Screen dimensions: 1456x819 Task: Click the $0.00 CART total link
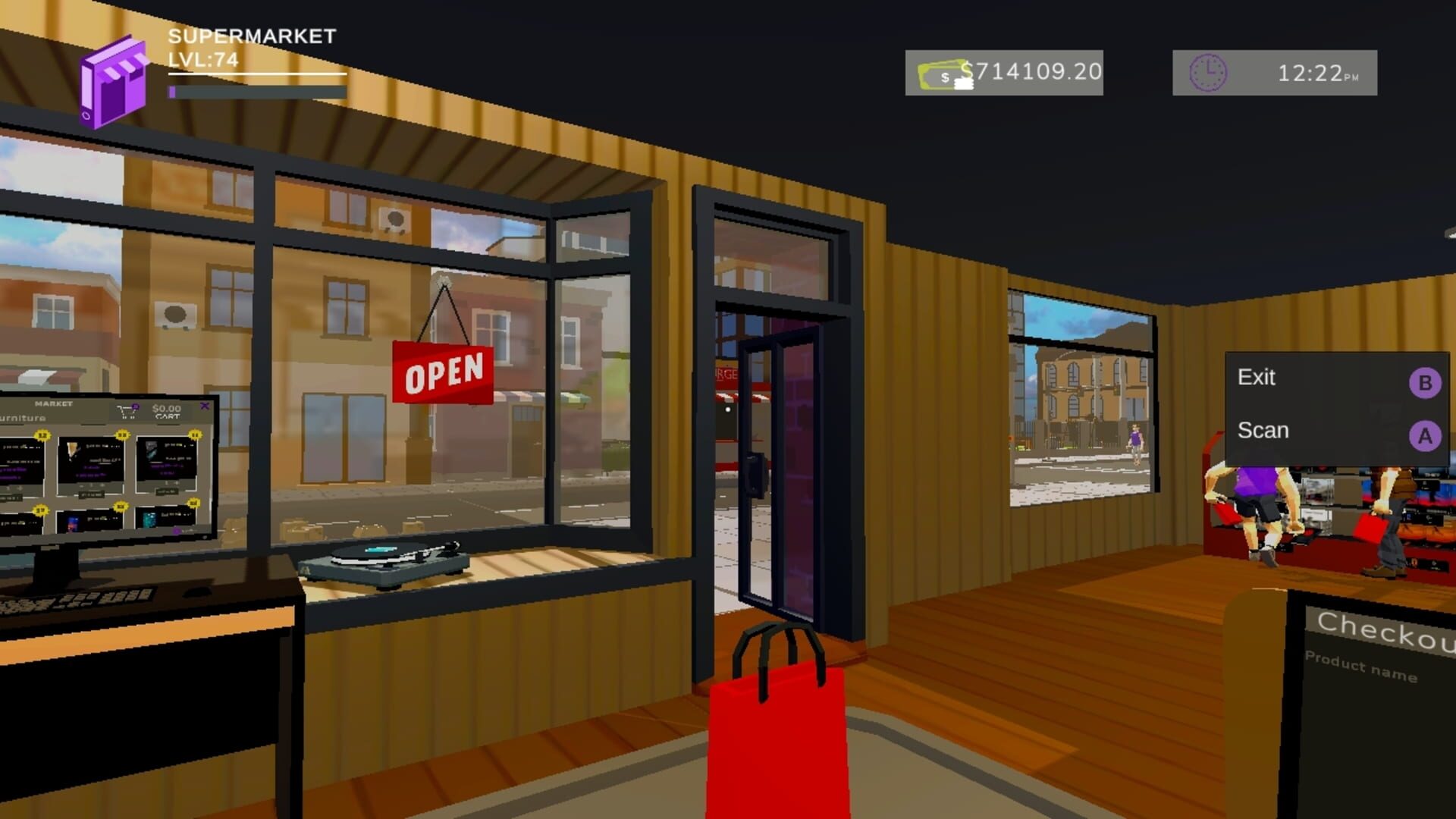point(167,409)
